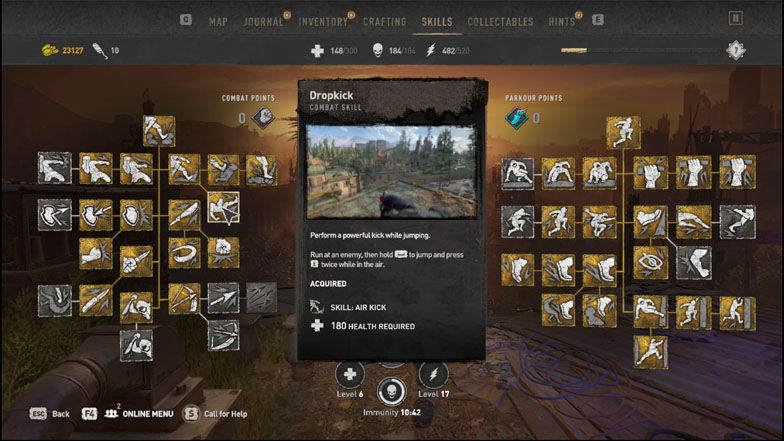Select the topmost combat skill tree node
Image resolution: width=784 pixels, height=441 pixels.
pos(159,130)
